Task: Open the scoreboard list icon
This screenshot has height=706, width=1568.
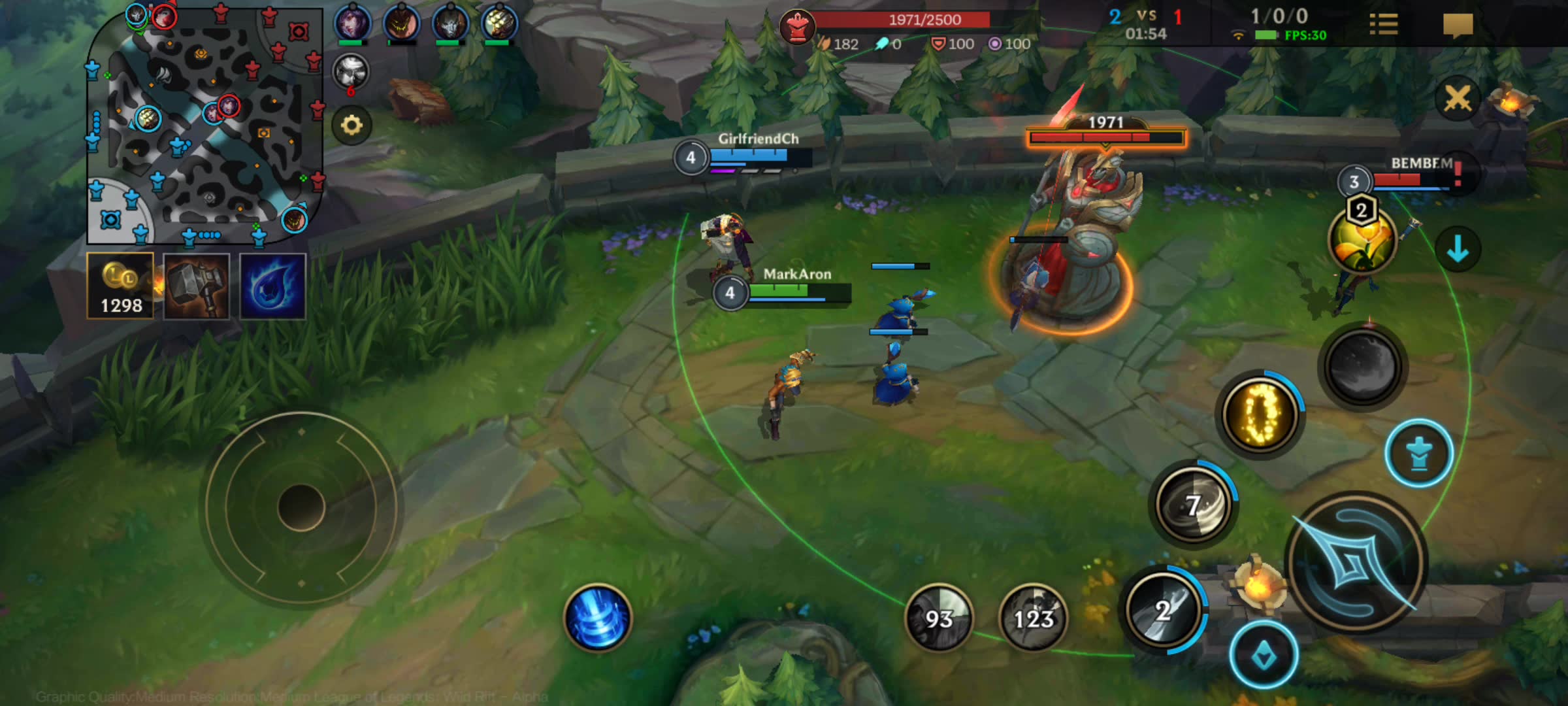Action: pyautogui.click(x=1383, y=25)
